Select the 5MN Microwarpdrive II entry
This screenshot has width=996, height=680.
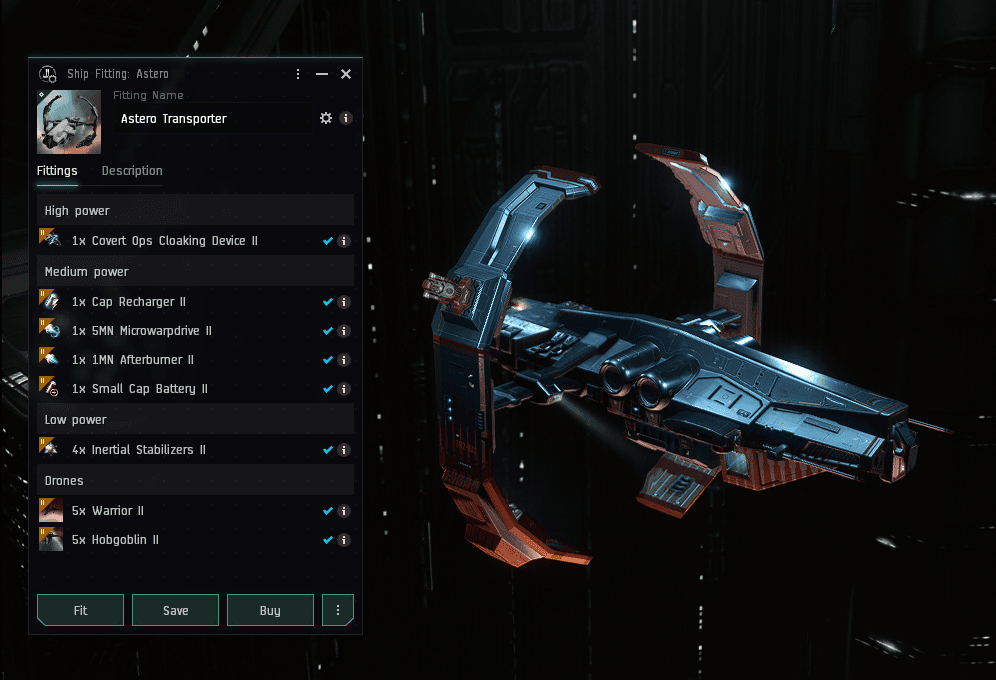click(141, 331)
